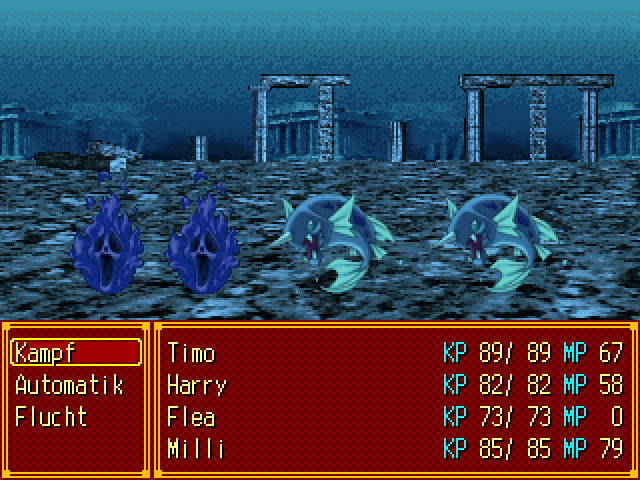This screenshot has width=640, height=480.
Task: Select Timo in the party list
Action: pos(192,353)
